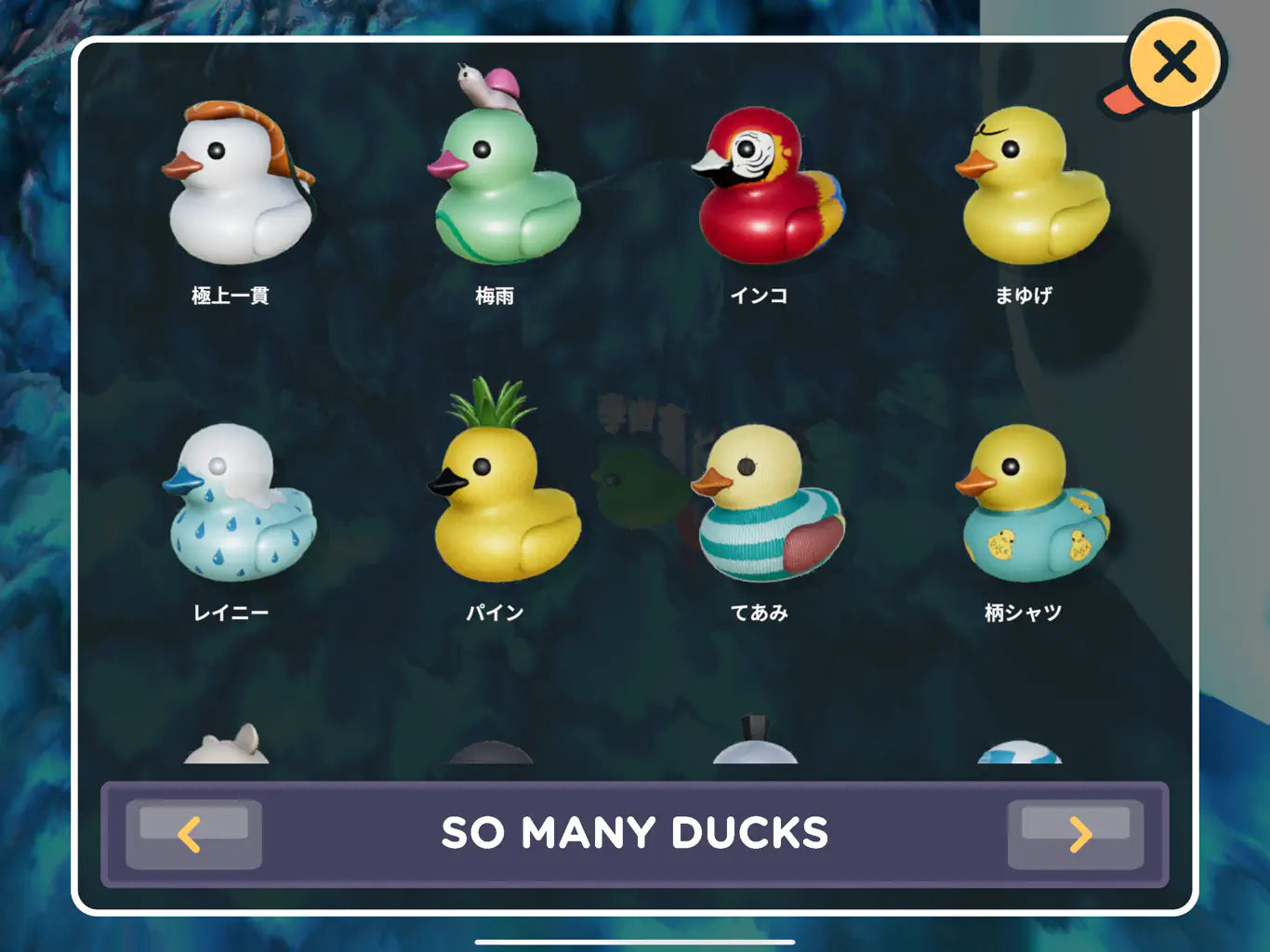
Task: Close the duck collection window
Action: (x=1175, y=63)
